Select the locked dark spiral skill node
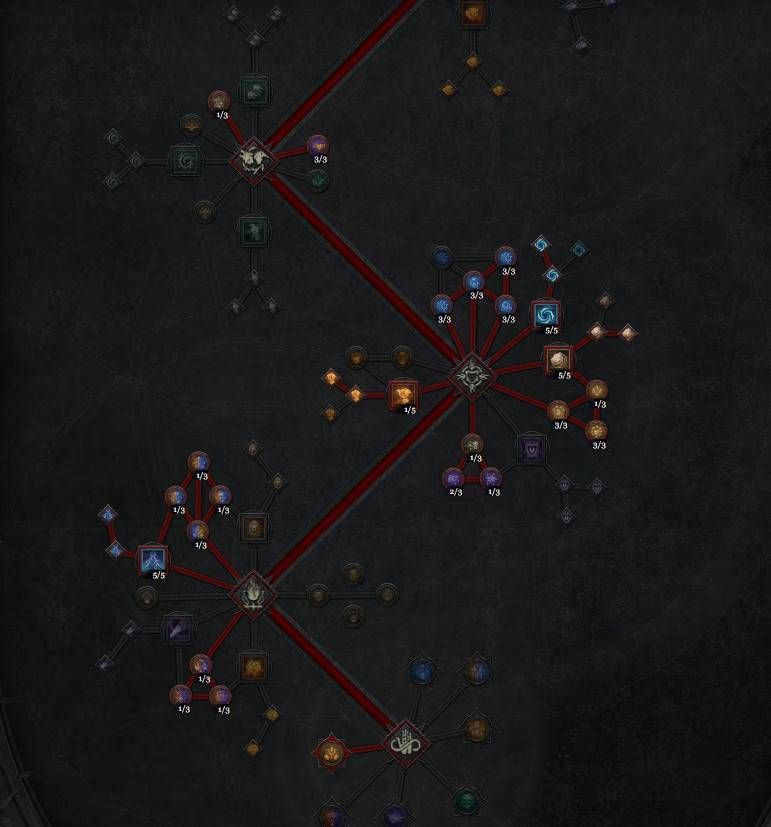771x827 pixels. [x=184, y=160]
